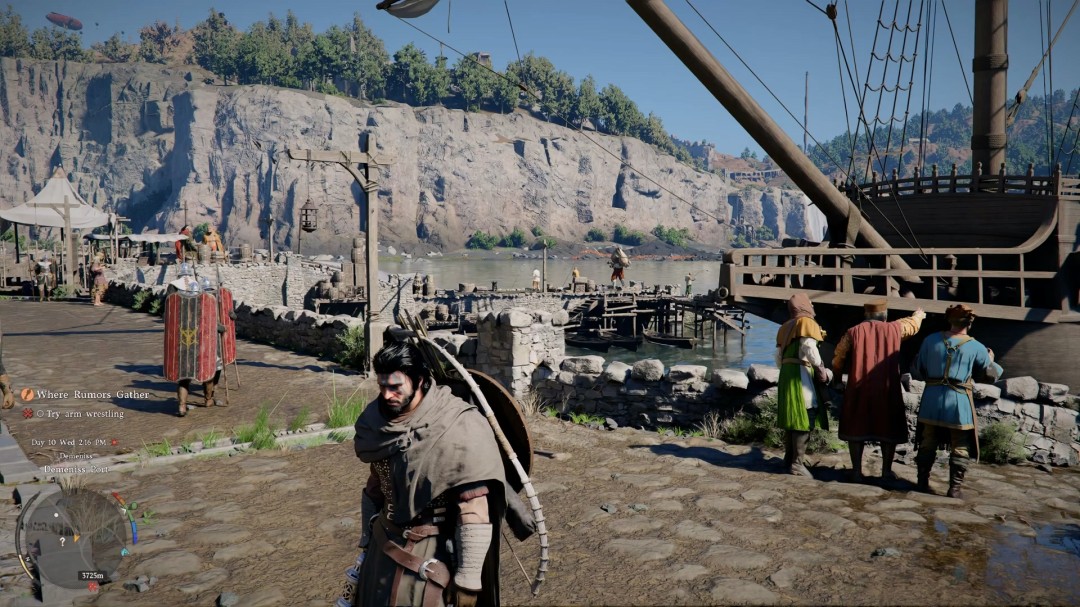Click the question mark marker on minimap
The height and width of the screenshot is (607, 1080).
[x=63, y=539]
